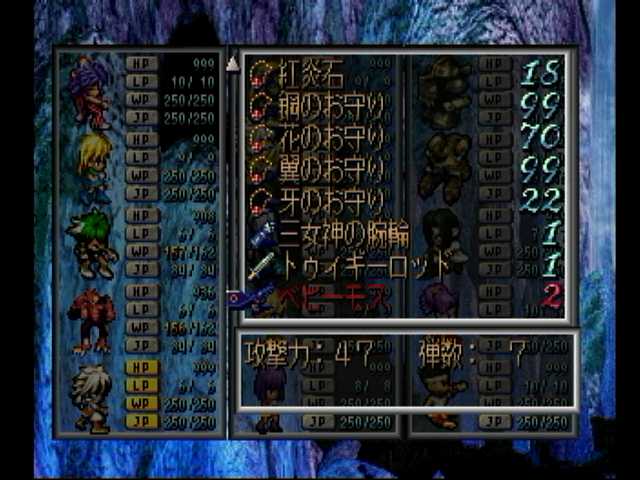640x480 pixels.
Task: Select the purple-haired party member
Action: (x=89, y=92)
